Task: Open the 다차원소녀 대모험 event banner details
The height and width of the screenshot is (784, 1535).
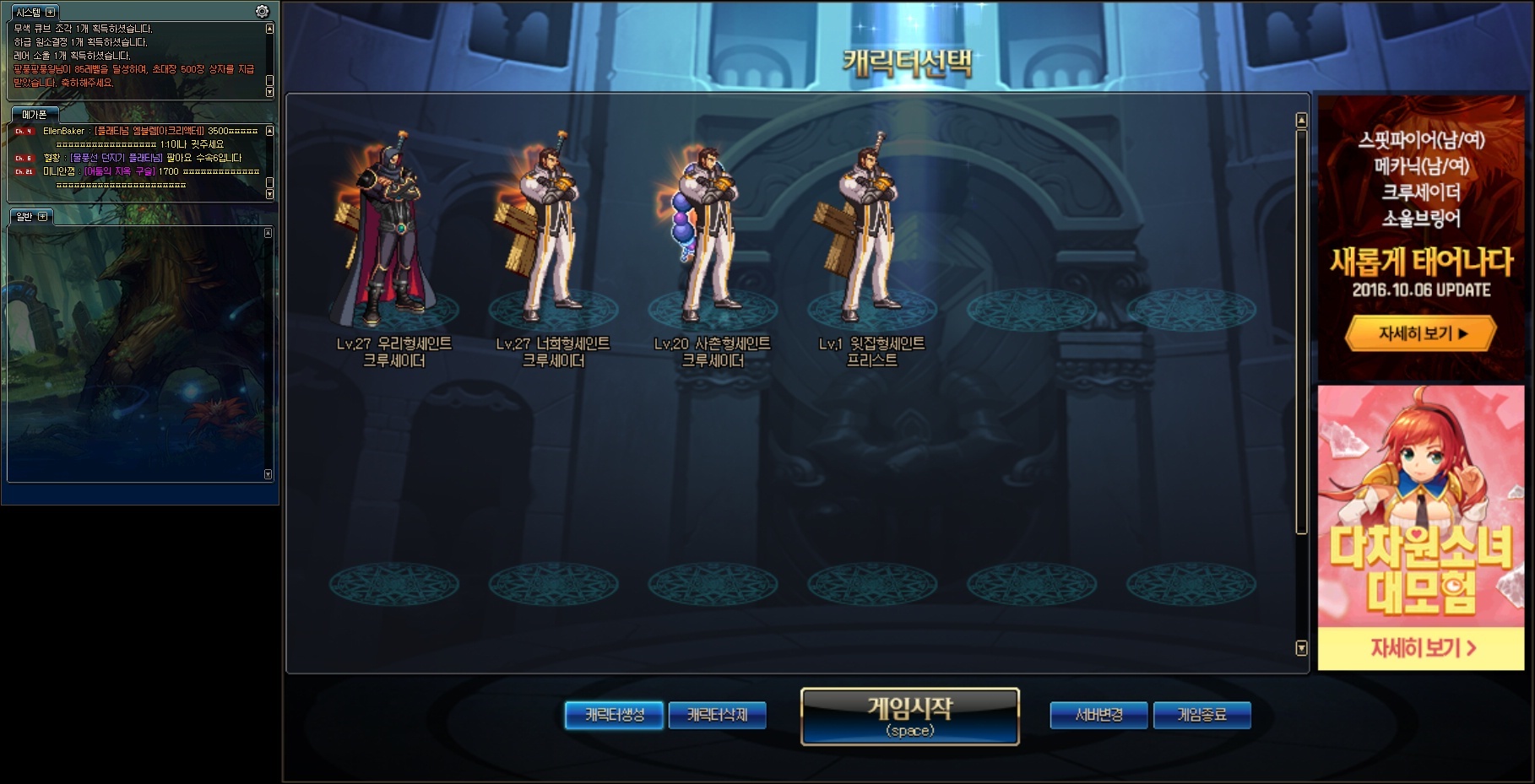Action: (1422, 647)
